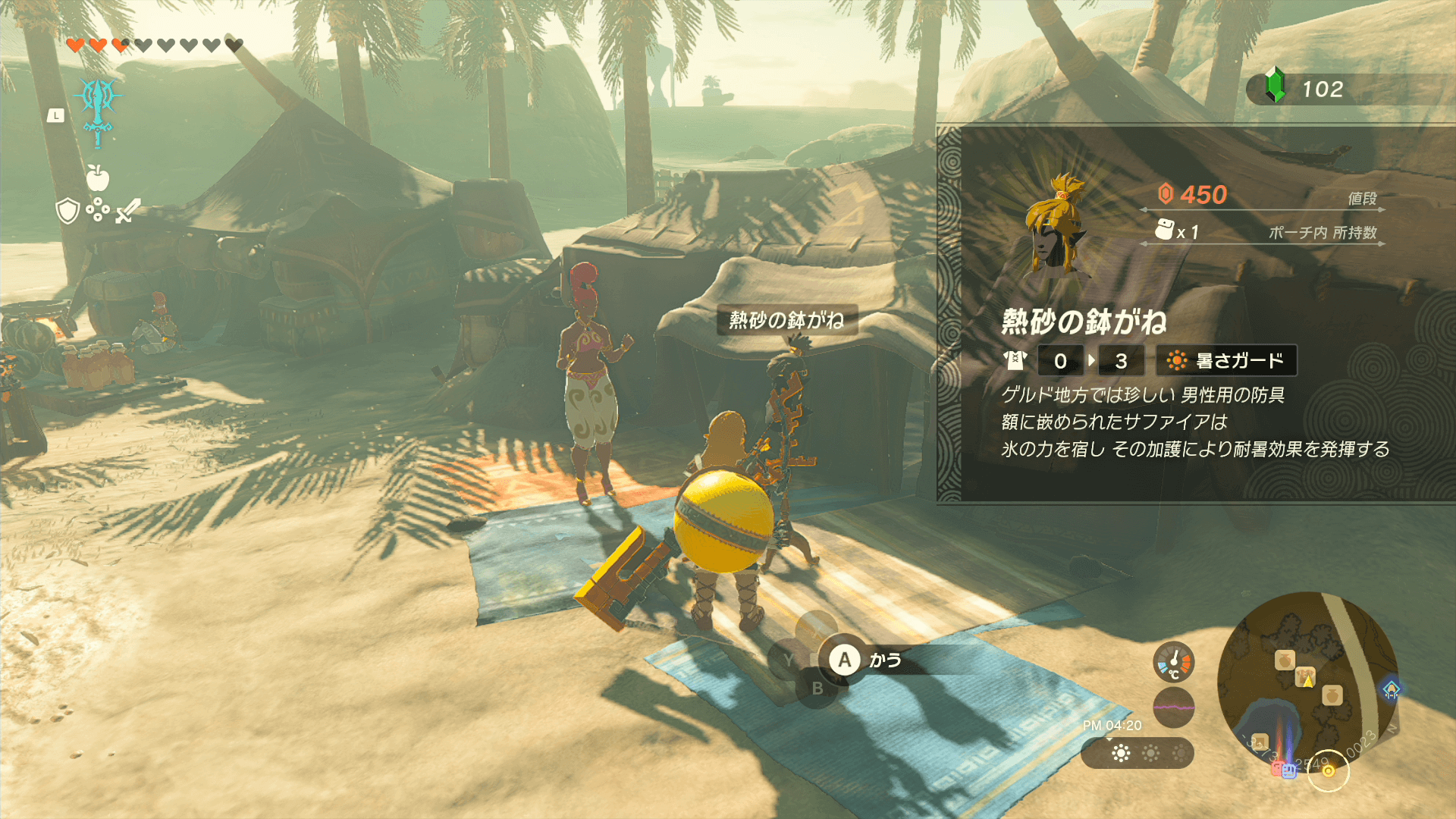
Task: Click the blue shrine marker on minimap
Action: (x=1391, y=689)
